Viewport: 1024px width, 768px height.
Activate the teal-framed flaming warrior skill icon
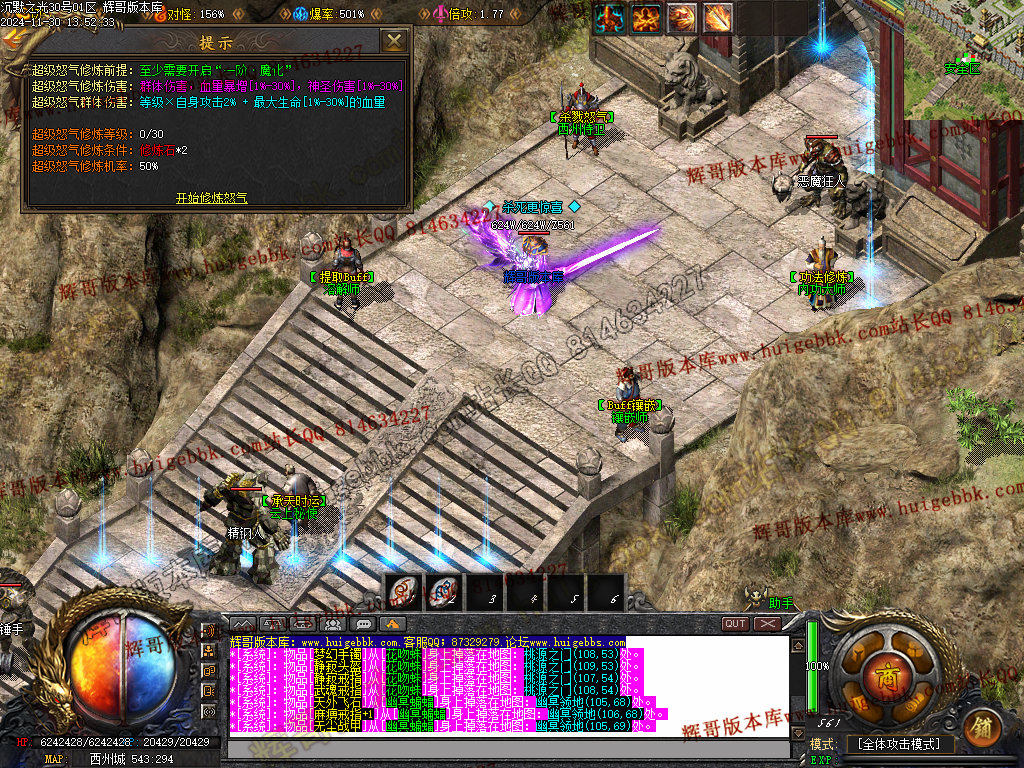pos(610,17)
